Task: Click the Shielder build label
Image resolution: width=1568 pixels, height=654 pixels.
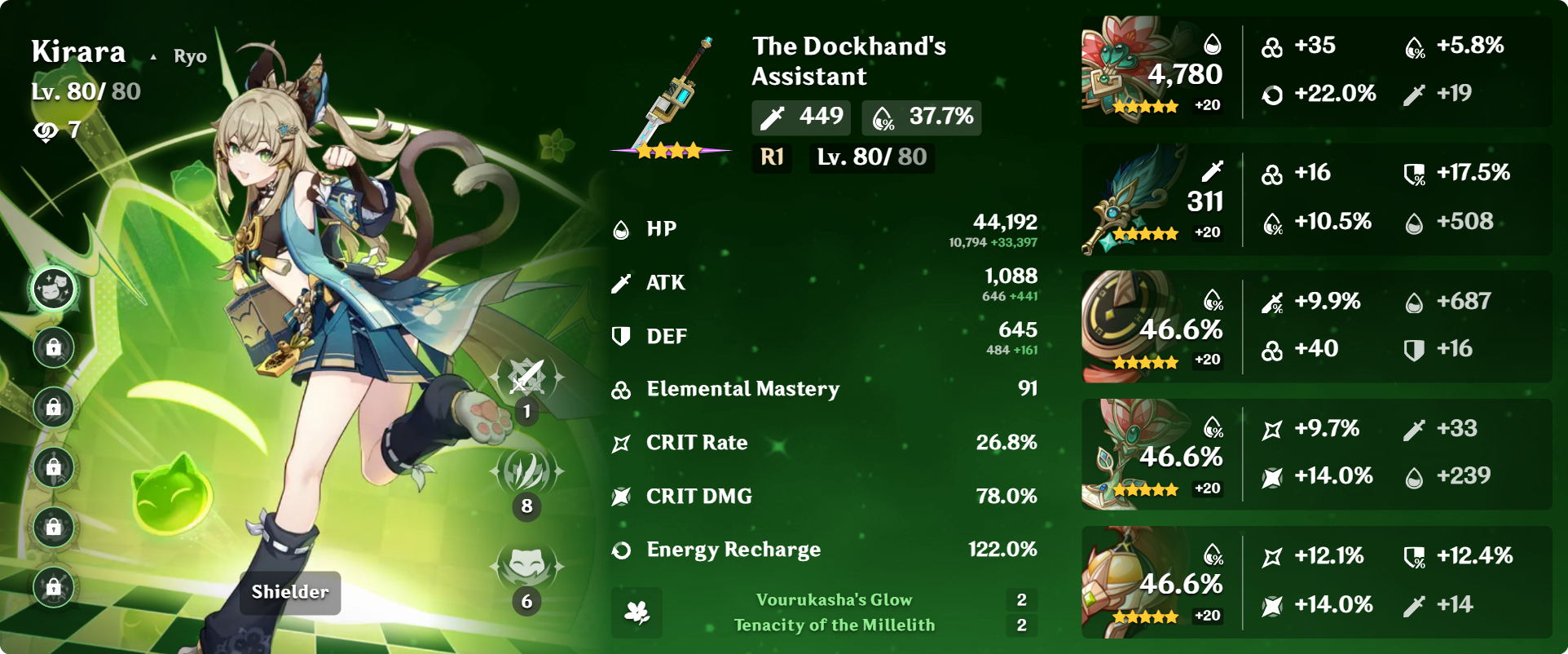Action: [290, 592]
